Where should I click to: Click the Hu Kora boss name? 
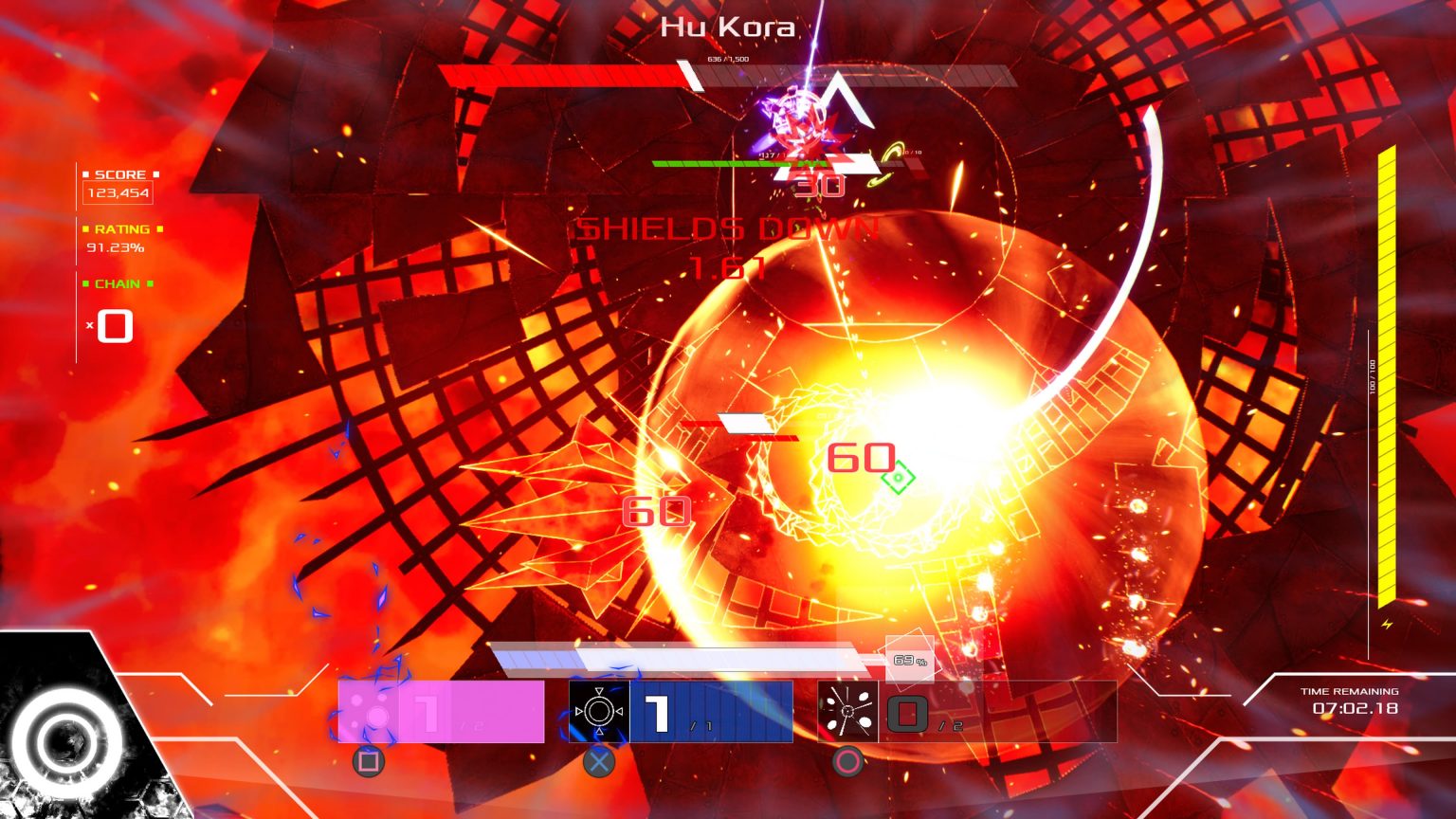tap(728, 26)
